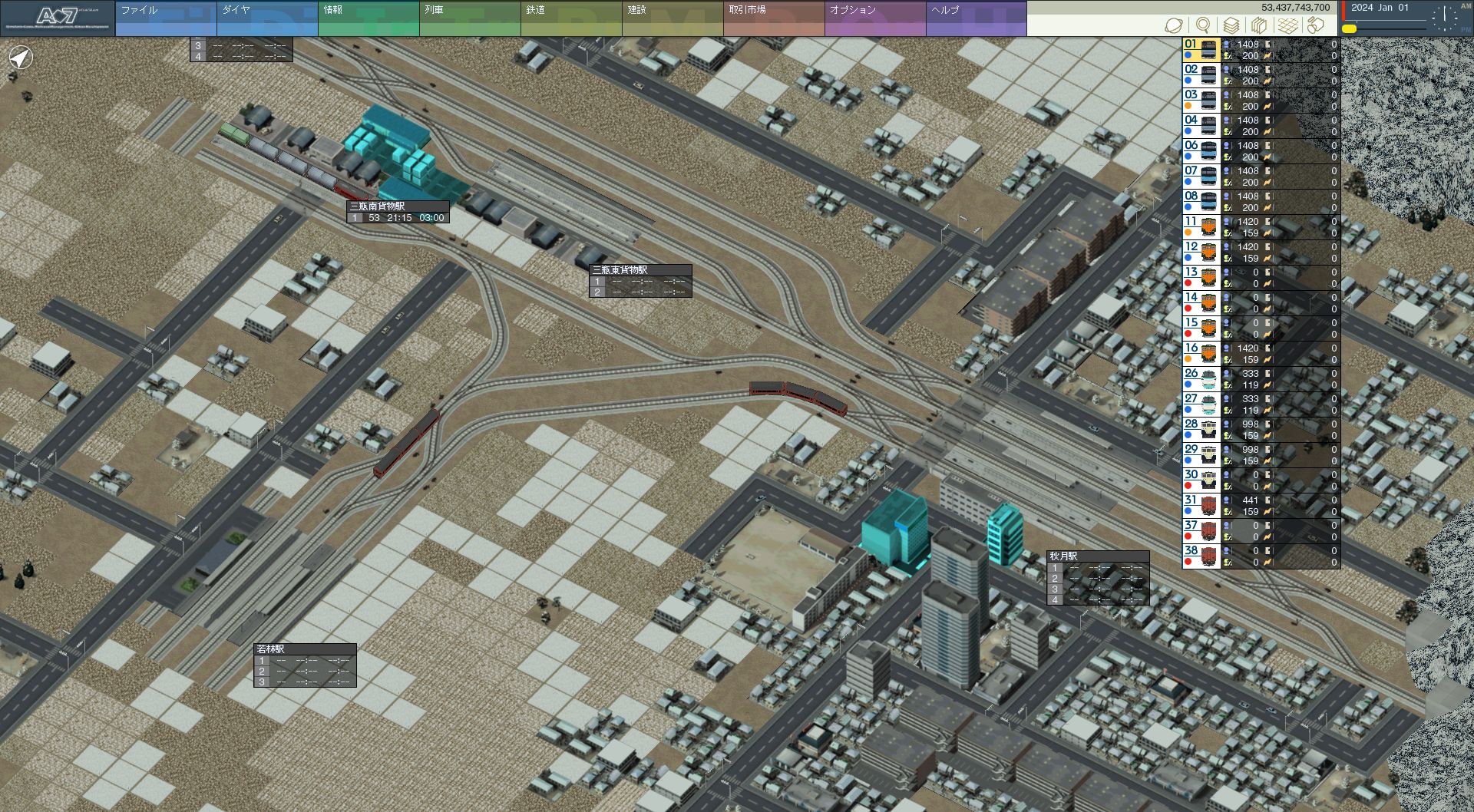Image resolution: width=1474 pixels, height=812 pixels.
Task: Select orange train 11 in the list
Action: 1209,227
